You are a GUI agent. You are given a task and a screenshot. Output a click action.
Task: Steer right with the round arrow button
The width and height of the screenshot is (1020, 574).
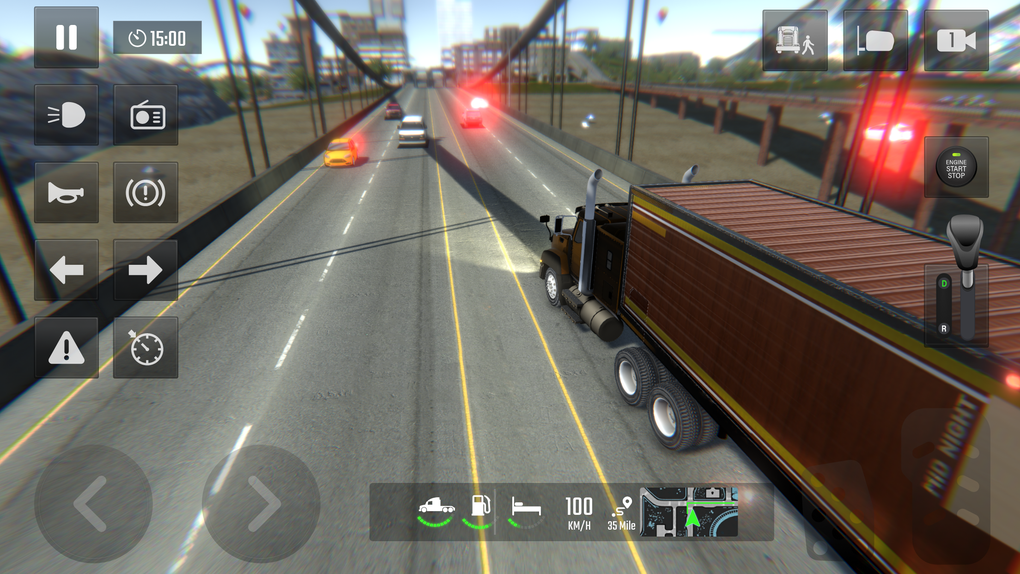261,504
